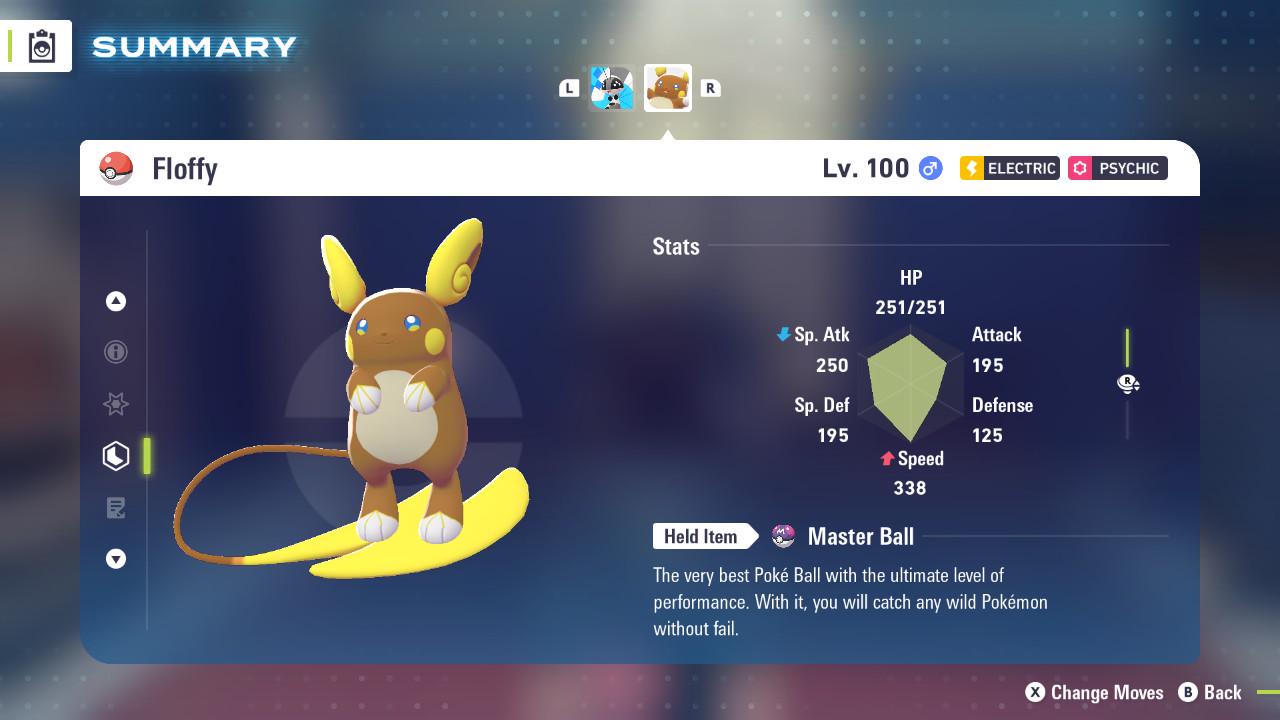Select the info page icon in the sidebar
The width and height of the screenshot is (1280, 720).
click(x=116, y=352)
